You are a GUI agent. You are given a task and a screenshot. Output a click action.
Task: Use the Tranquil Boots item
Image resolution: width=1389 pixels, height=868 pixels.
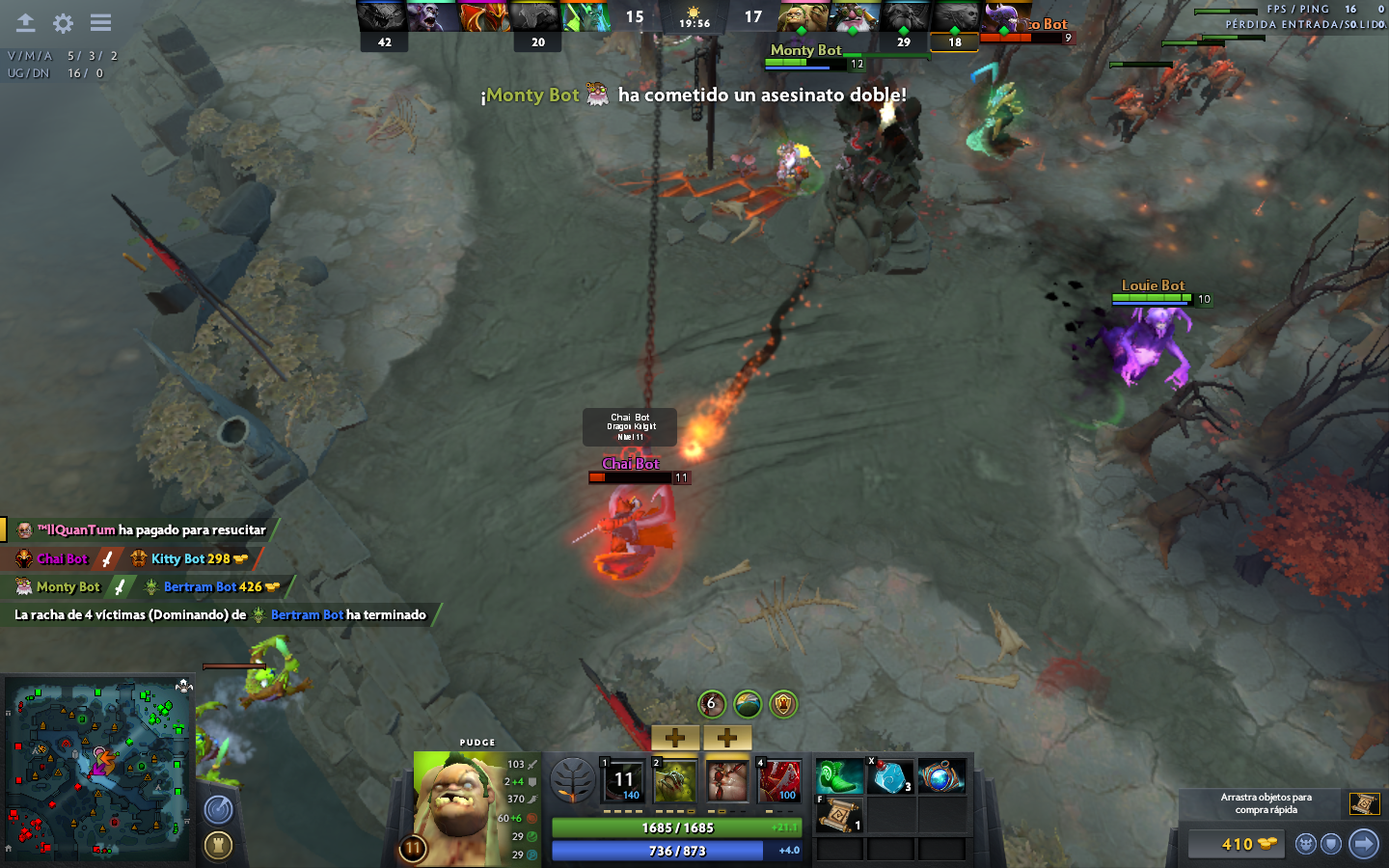tap(839, 776)
